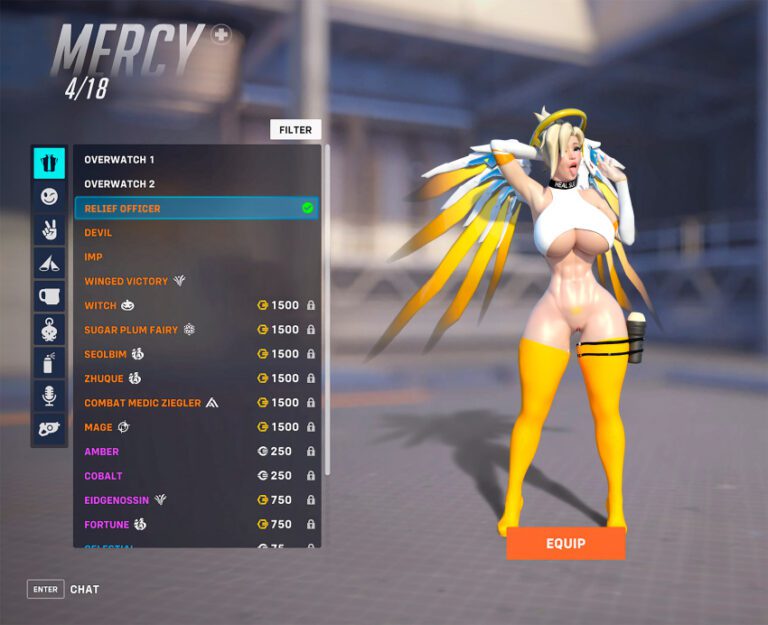Open the gun-shaped weapons category tab
The width and height of the screenshot is (768, 625).
[x=49, y=429]
